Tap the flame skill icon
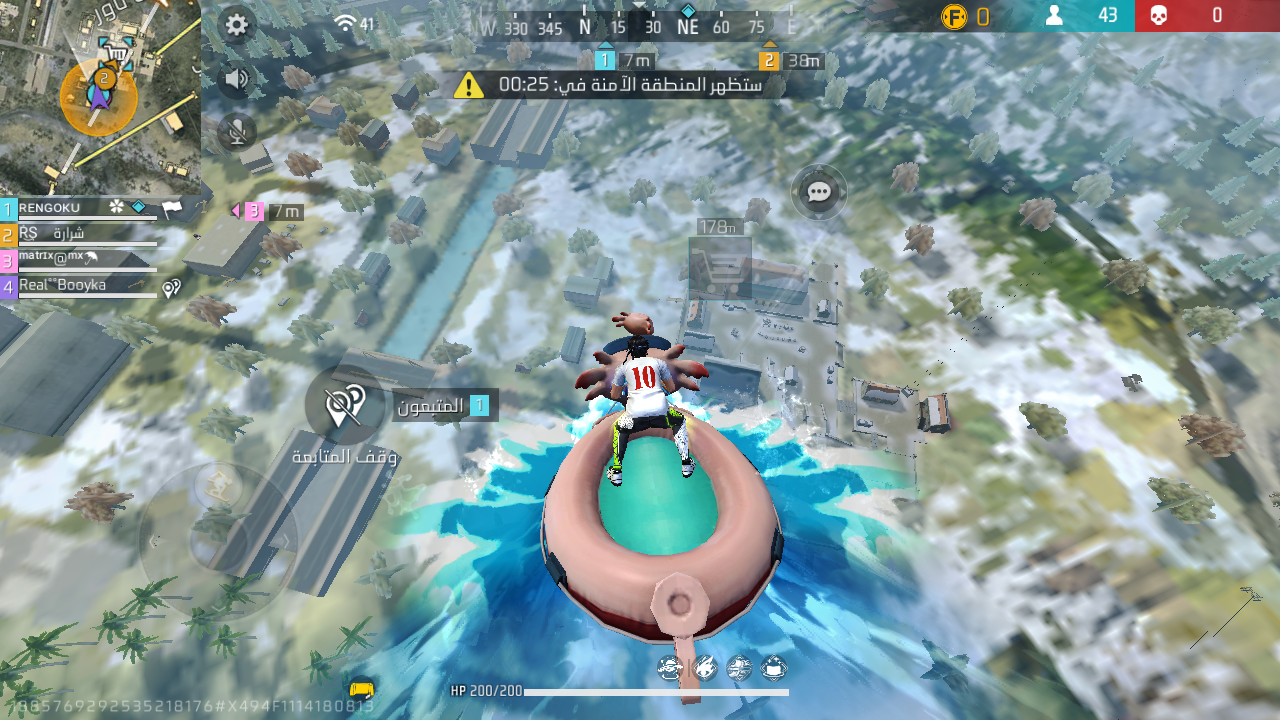 (x=705, y=667)
